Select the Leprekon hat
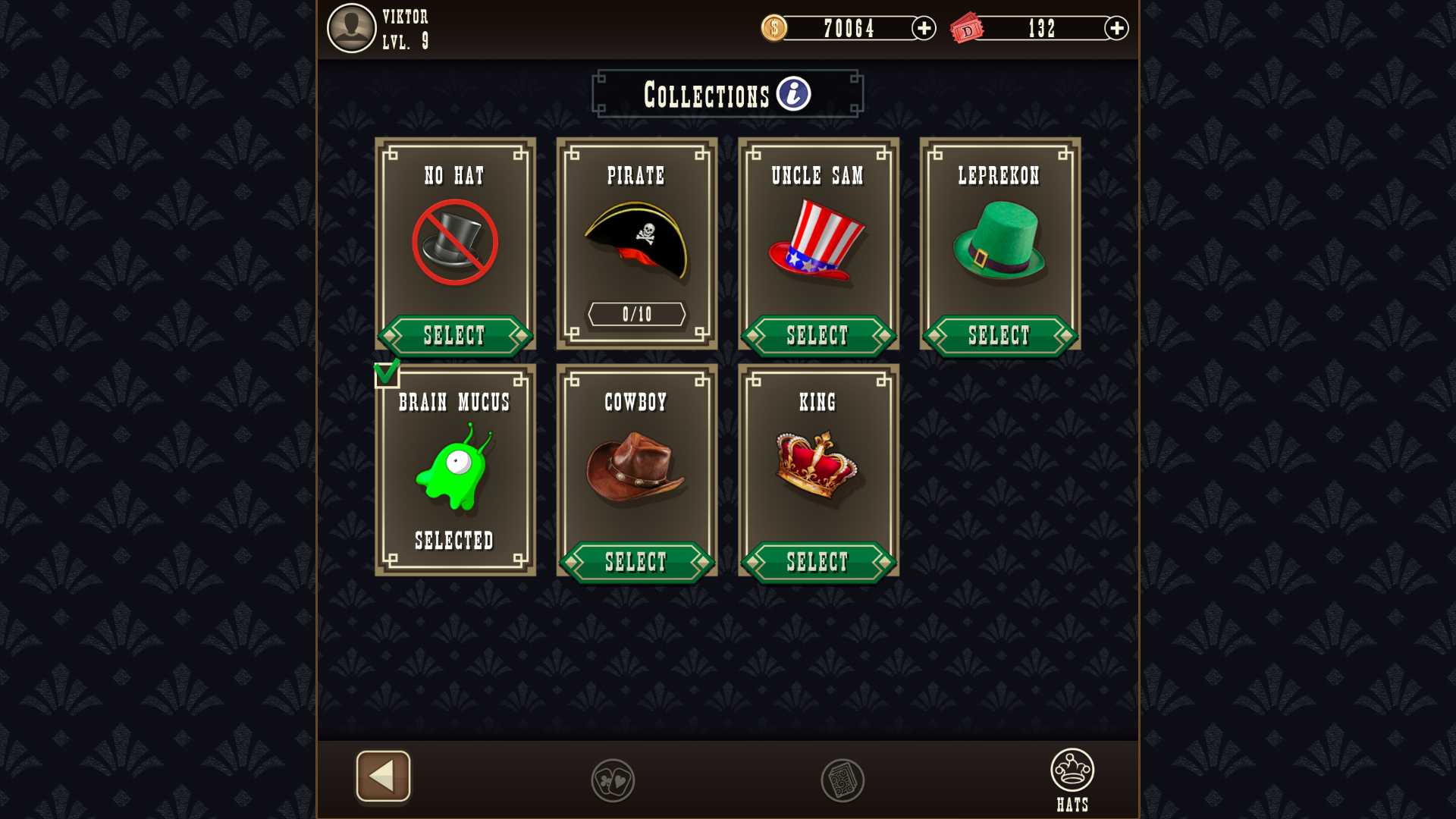 pos(999,335)
